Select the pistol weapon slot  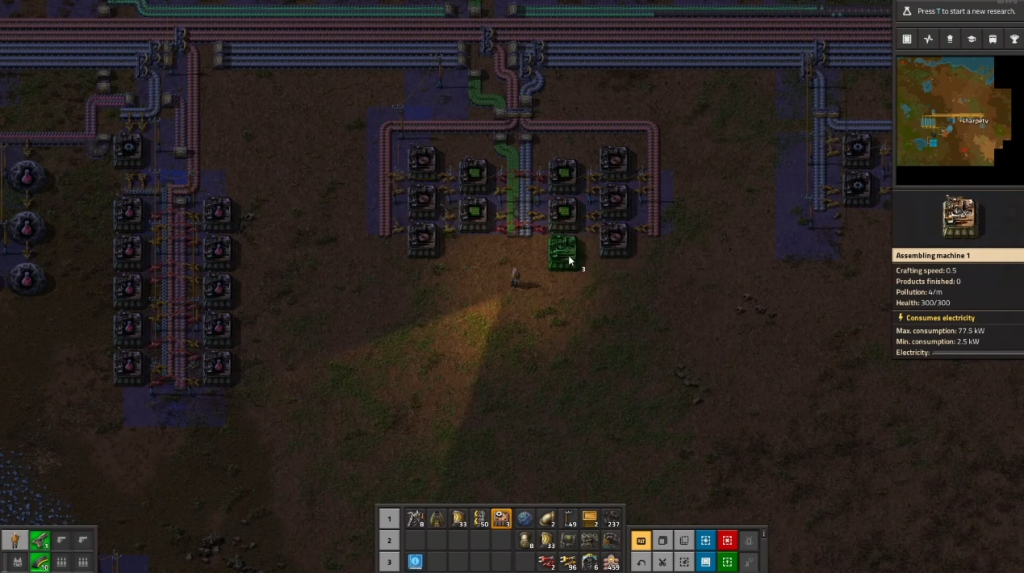(x=40, y=540)
